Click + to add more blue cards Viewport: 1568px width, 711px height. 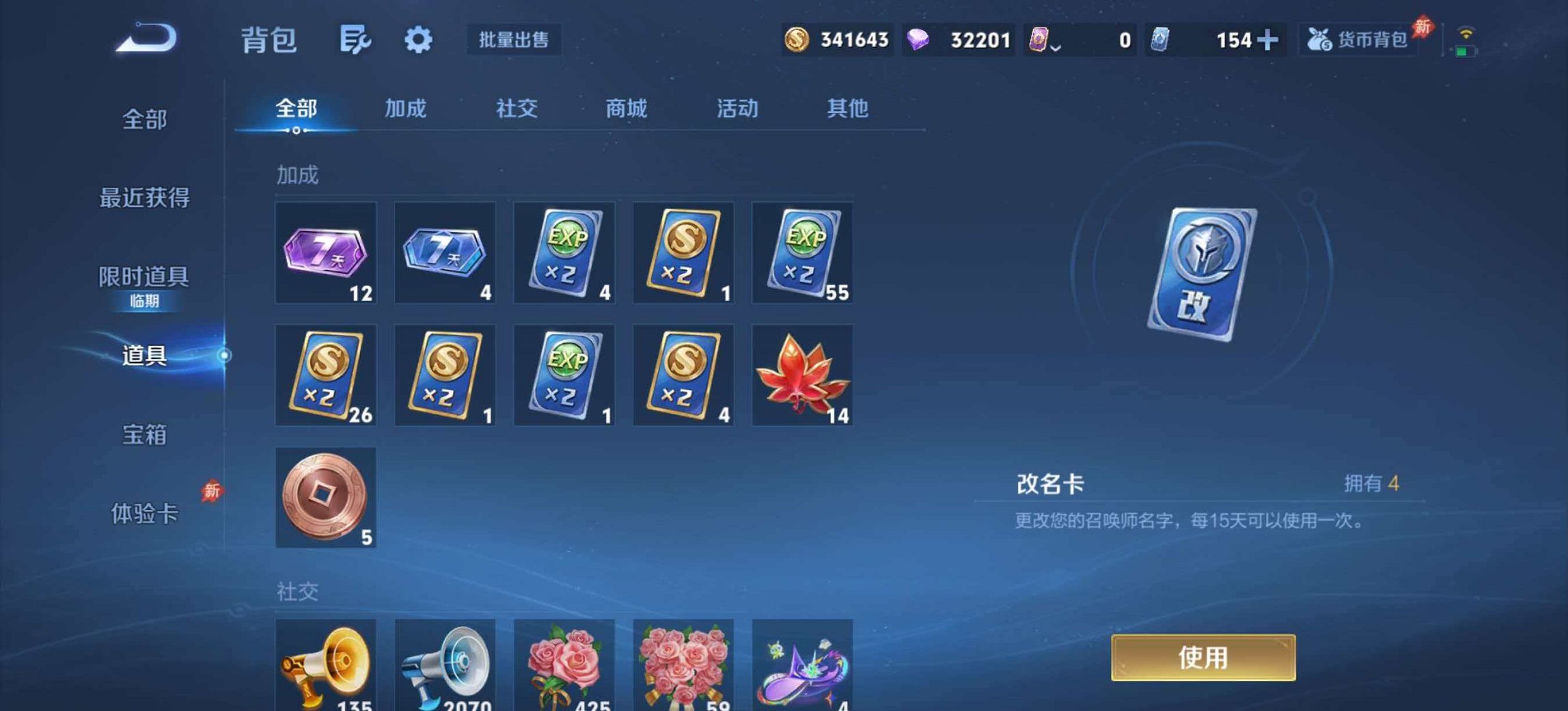point(1267,40)
